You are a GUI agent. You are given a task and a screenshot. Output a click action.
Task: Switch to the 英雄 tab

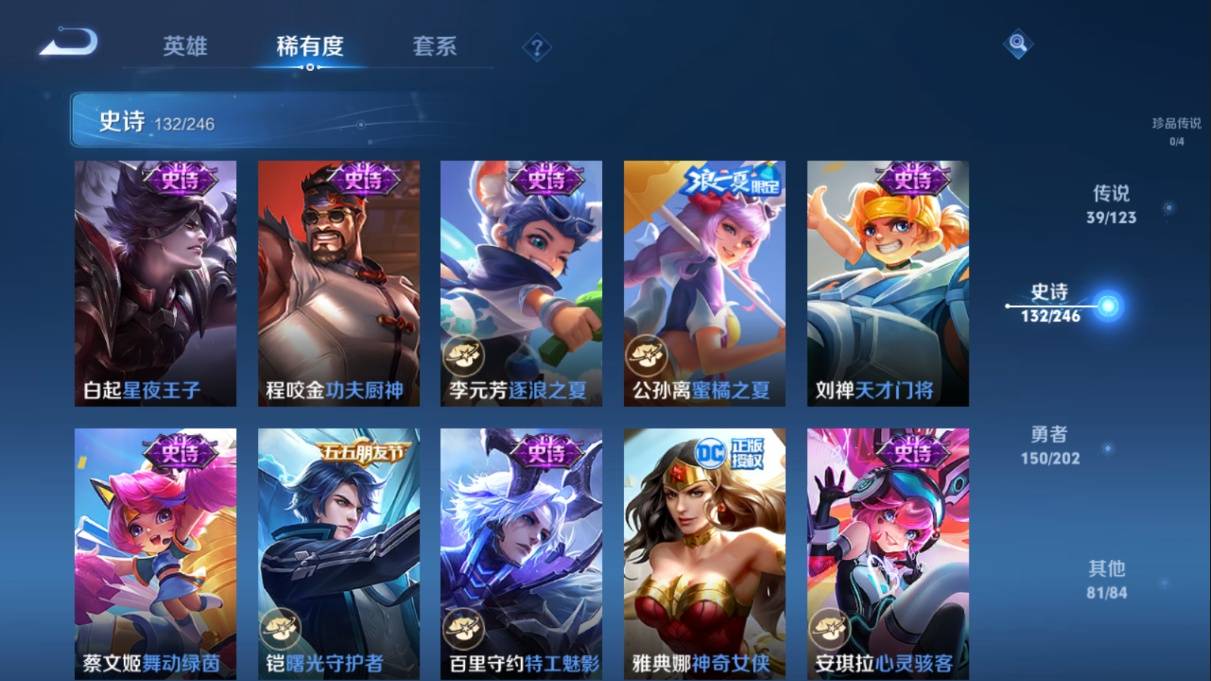pyautogui.click(x=185, y=46)
